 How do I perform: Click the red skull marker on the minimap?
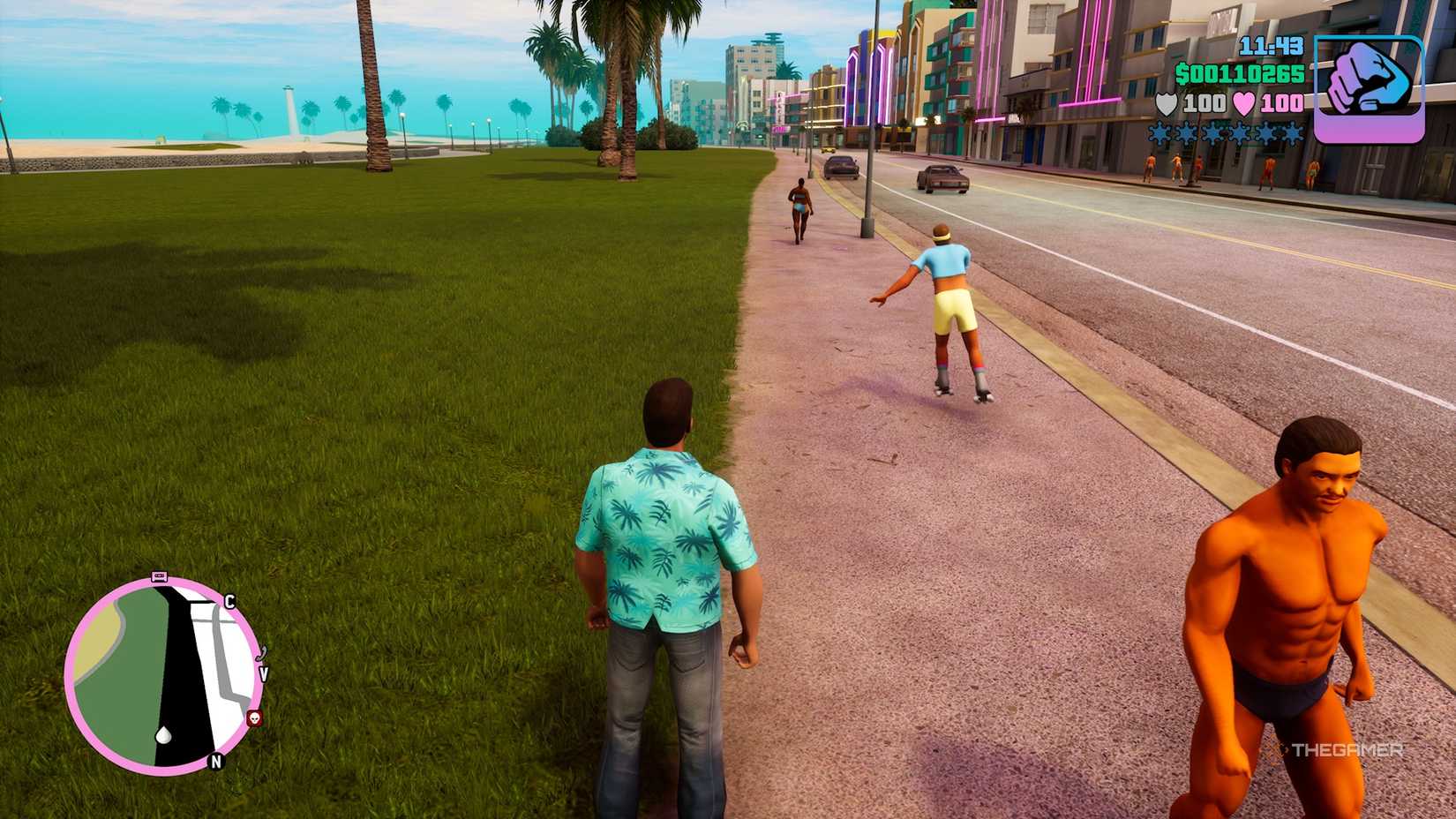[x=254, y=718]
